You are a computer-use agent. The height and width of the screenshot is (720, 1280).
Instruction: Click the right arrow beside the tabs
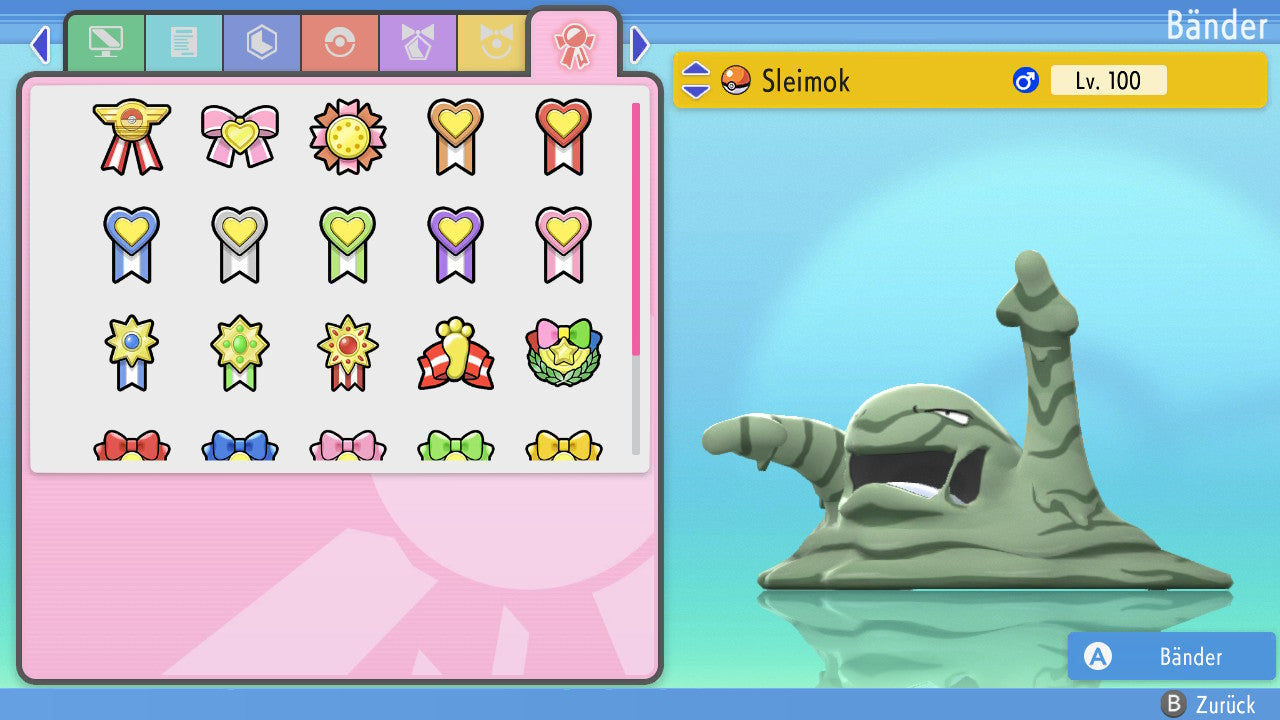(x=640, y=44)
